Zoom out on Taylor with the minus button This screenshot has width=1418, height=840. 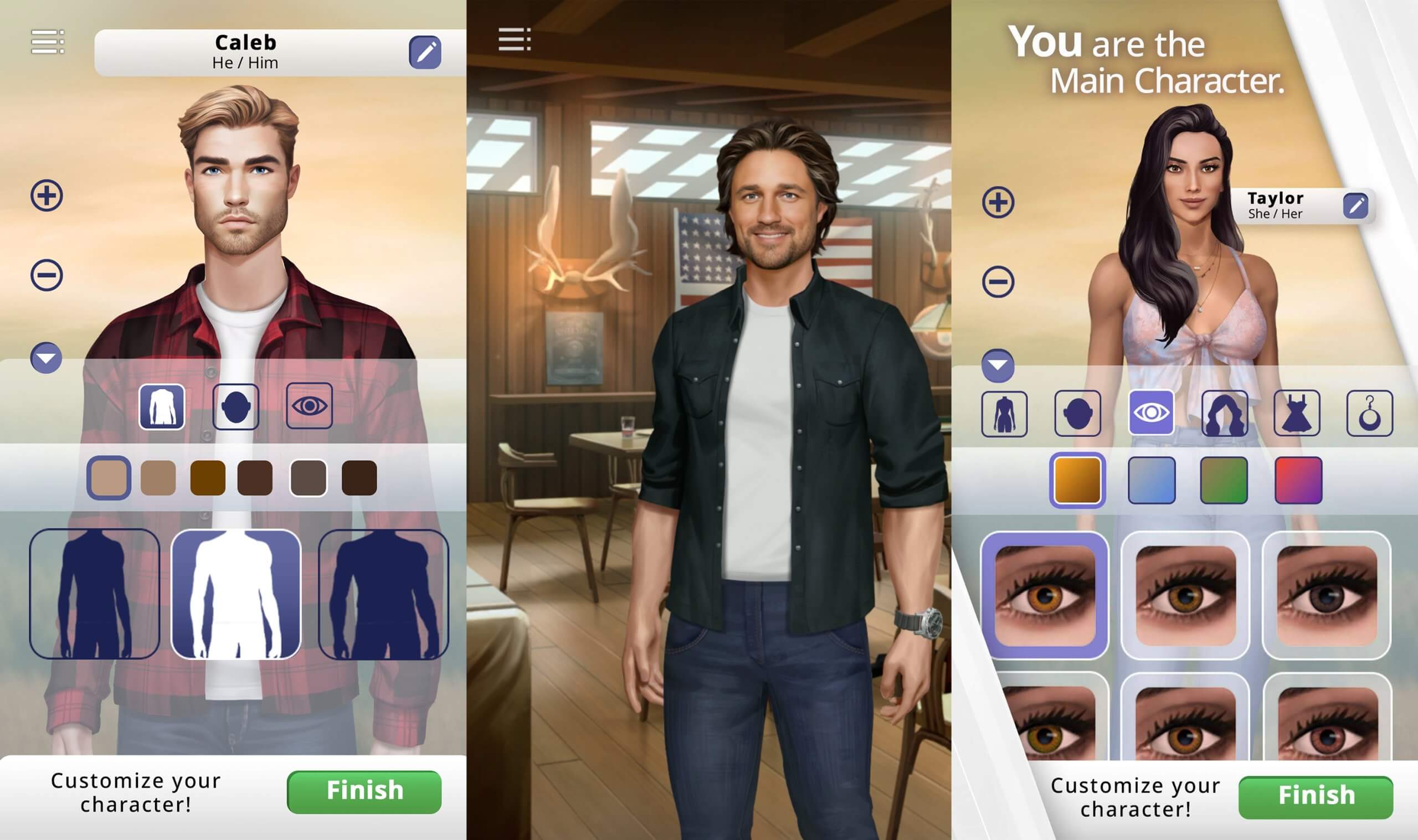[x=998, y=282]
